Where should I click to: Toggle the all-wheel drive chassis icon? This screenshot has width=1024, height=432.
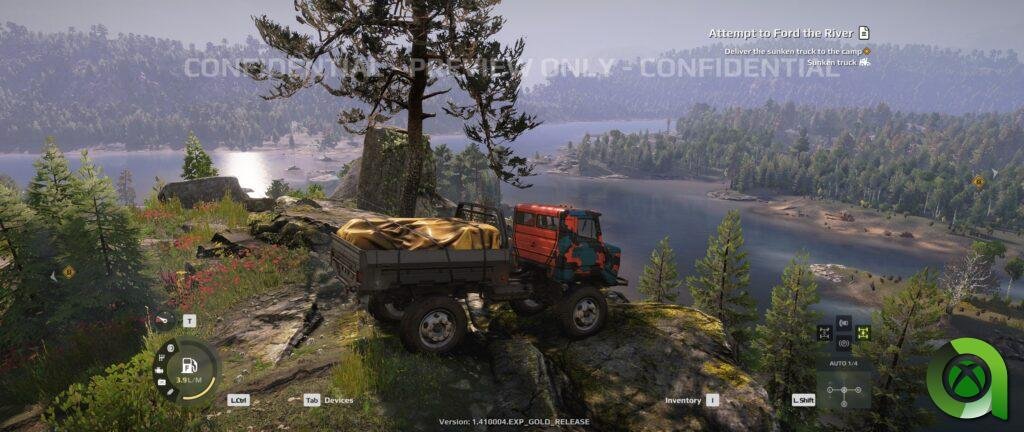(x=825, y=333)
